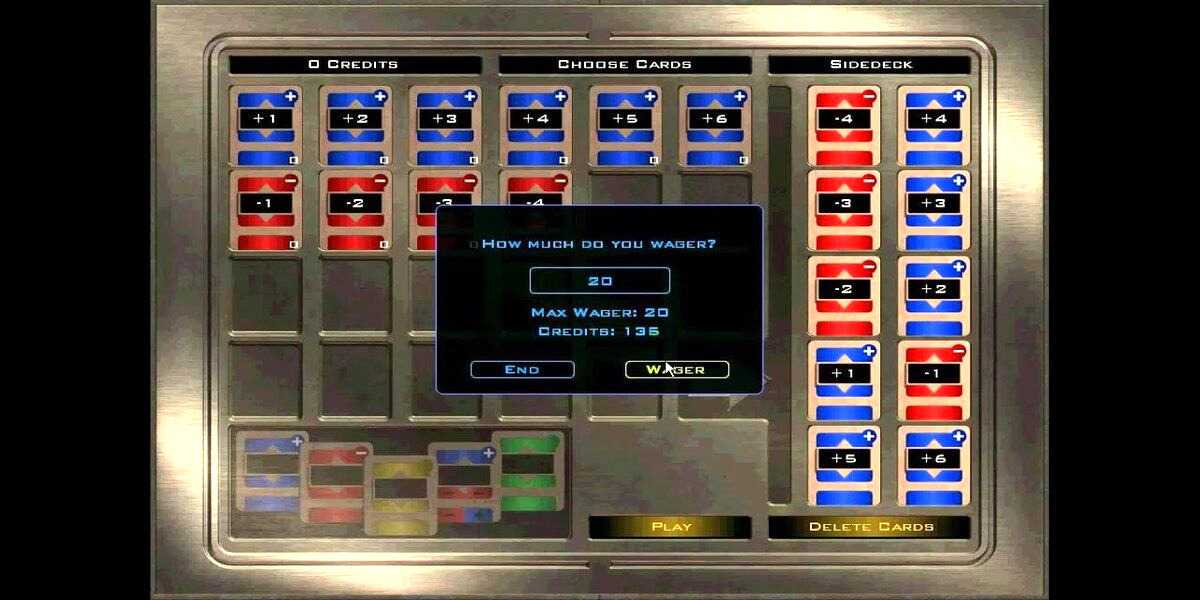Pick the +1 card in Choose Cards grid
This screenshot has width=1200, height=600.
pos(265,125)
